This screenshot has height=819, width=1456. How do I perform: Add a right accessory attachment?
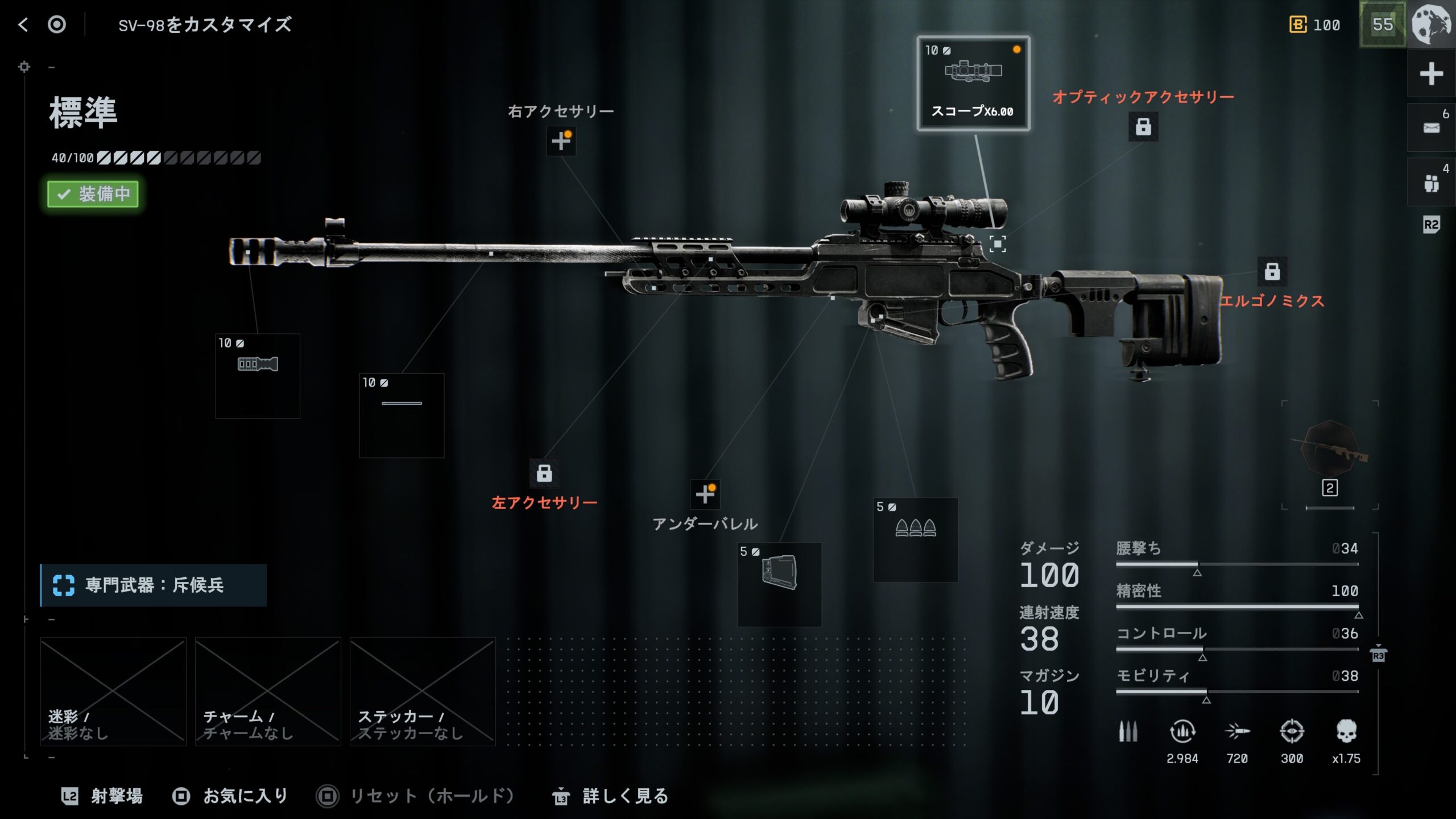click(561, 140)
